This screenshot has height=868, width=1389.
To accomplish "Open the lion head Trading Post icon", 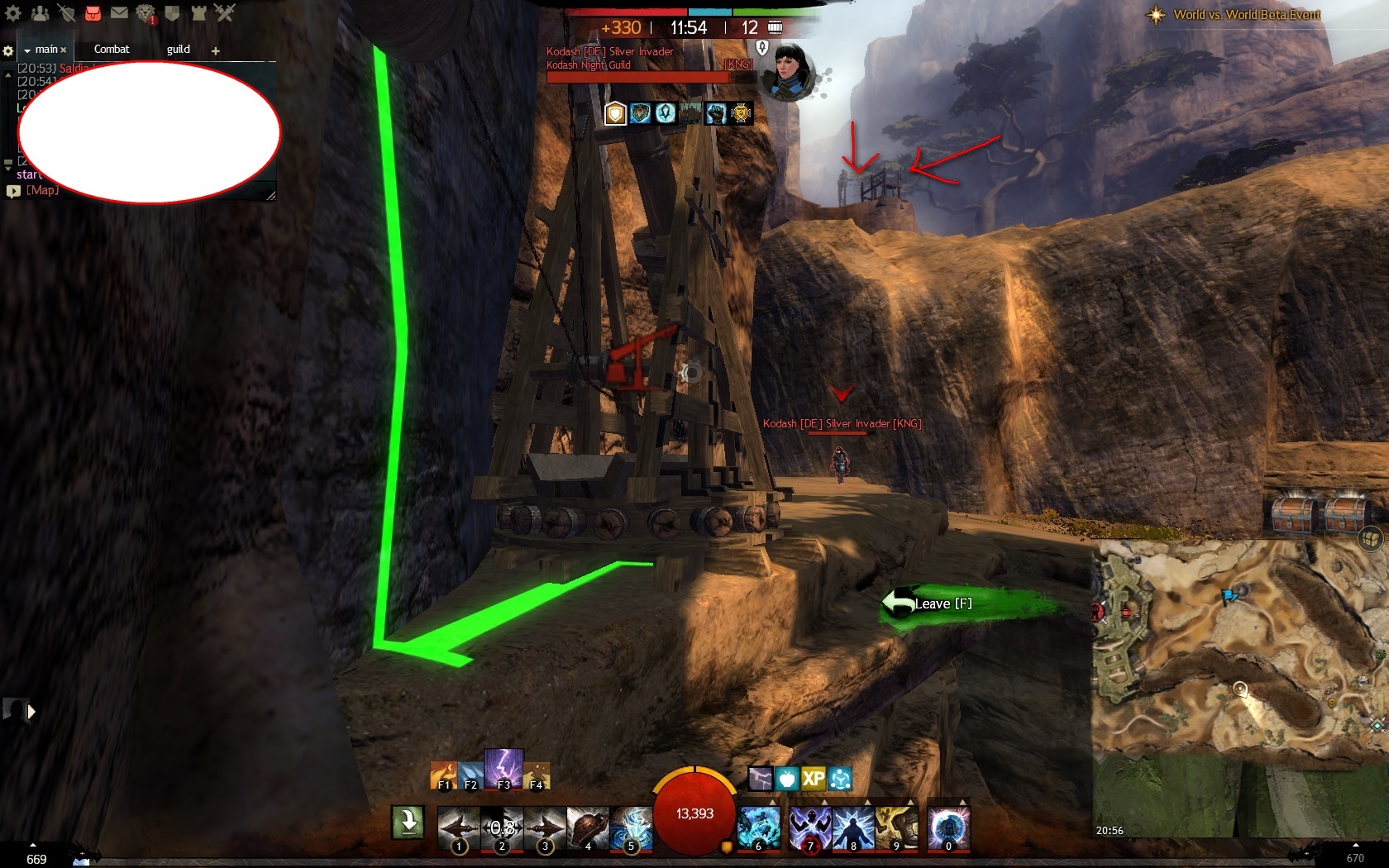I will point(146,13).
